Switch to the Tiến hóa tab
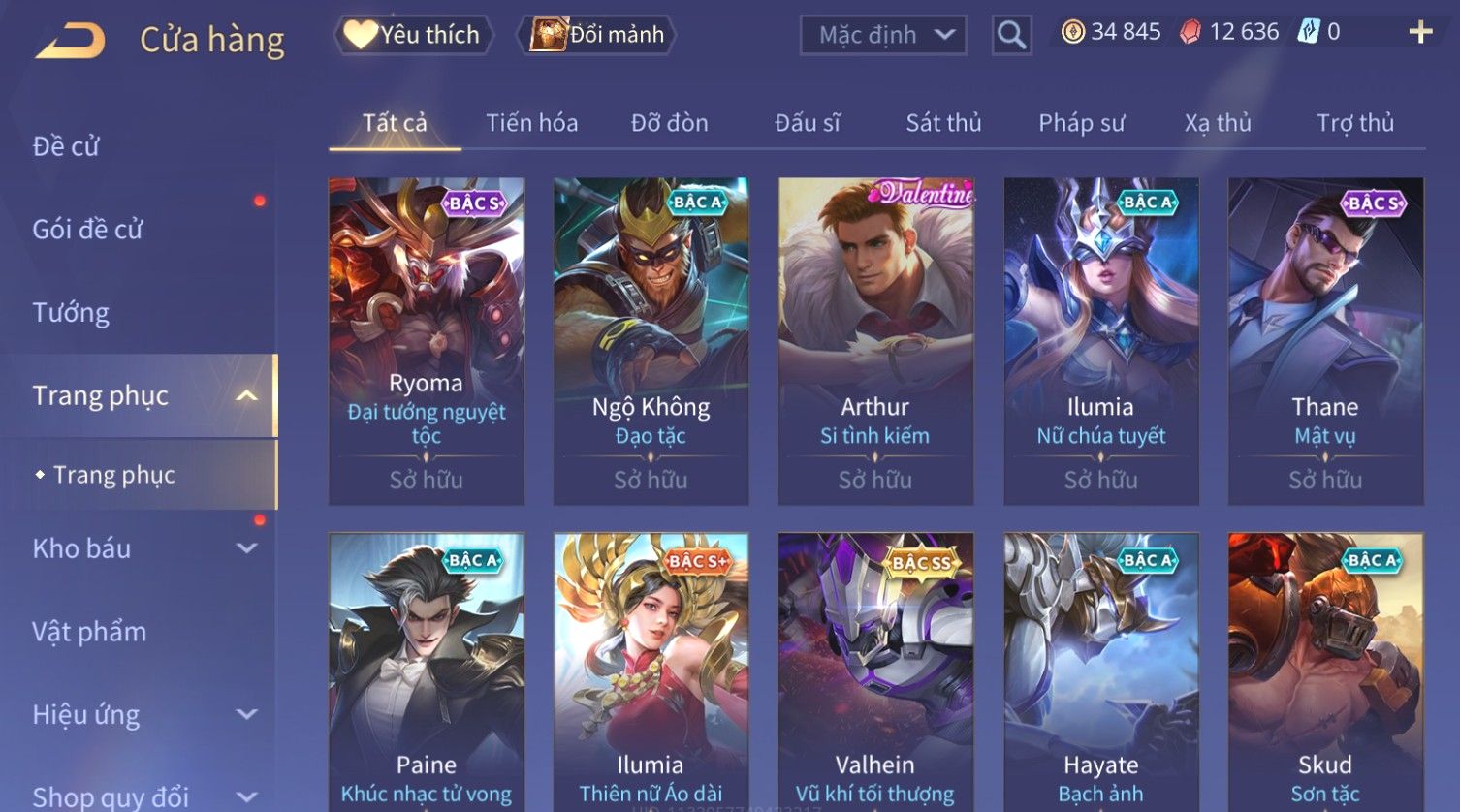Viewport: 1460px width, 812px height. pyautogui.click(x=531, y=123)
